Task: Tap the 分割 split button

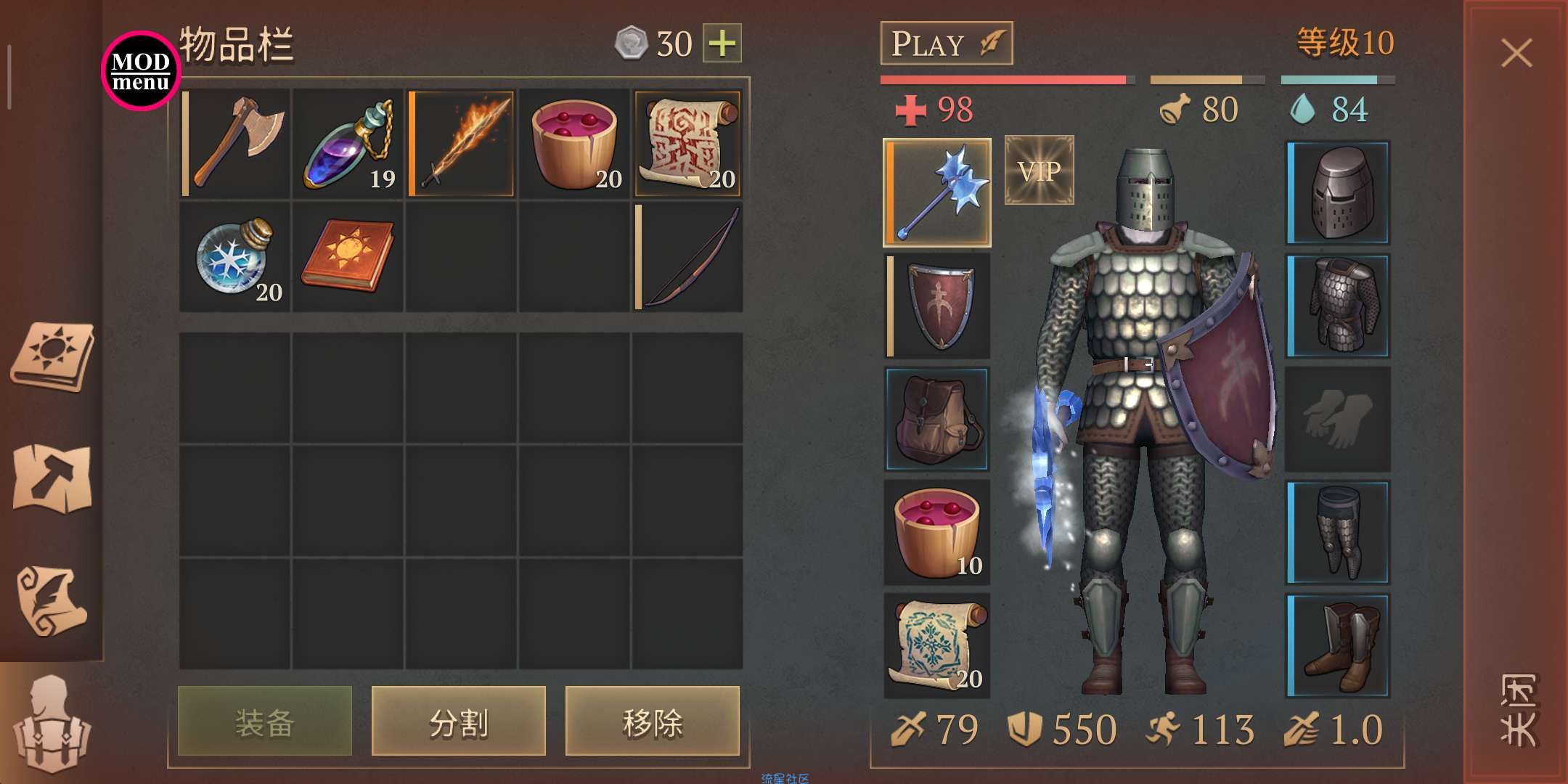Action: click(x=459, y=722)
